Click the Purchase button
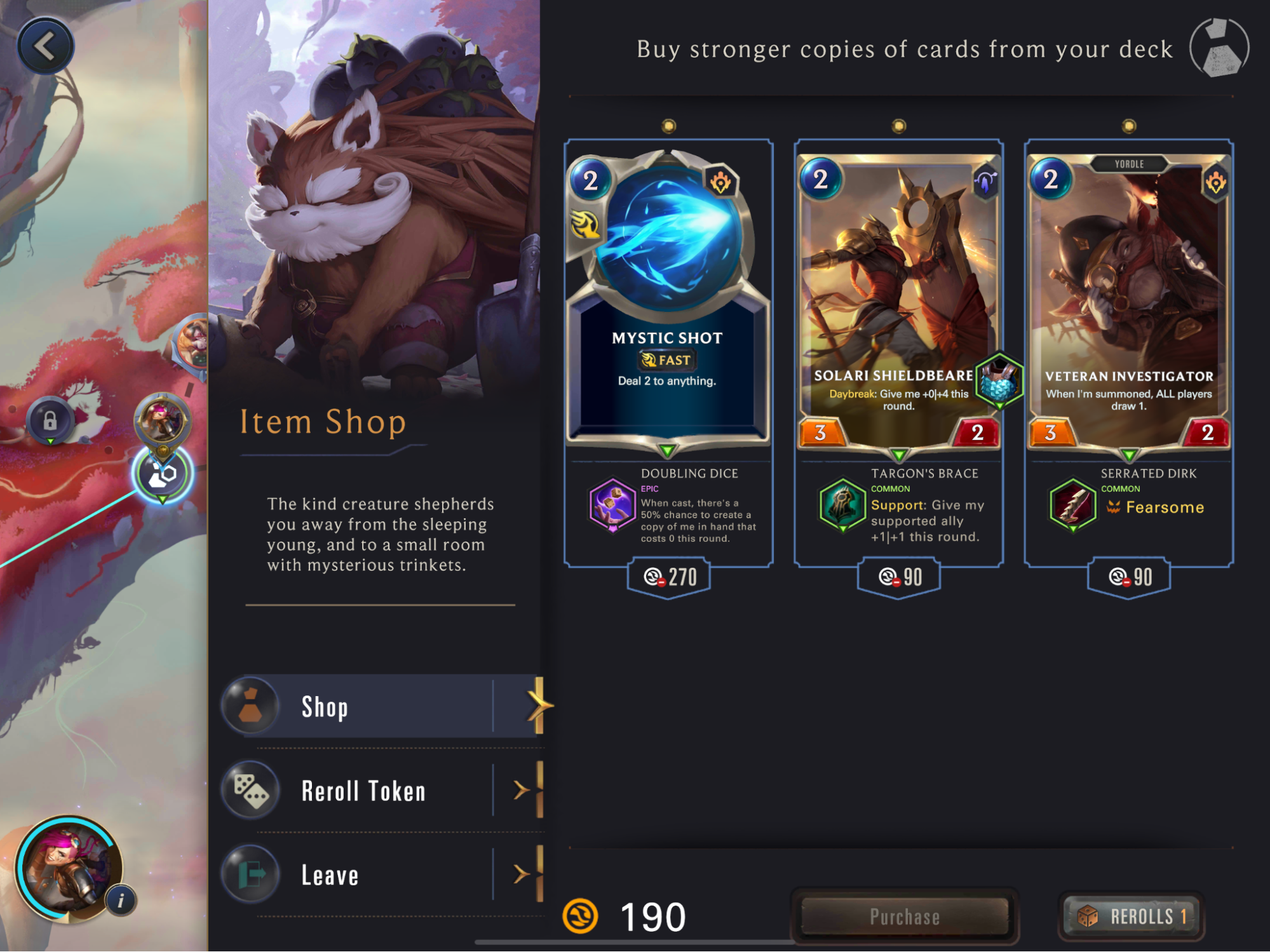Viewport: 1270px width, 952px height. pyautogui.click(x=904, y=916)
